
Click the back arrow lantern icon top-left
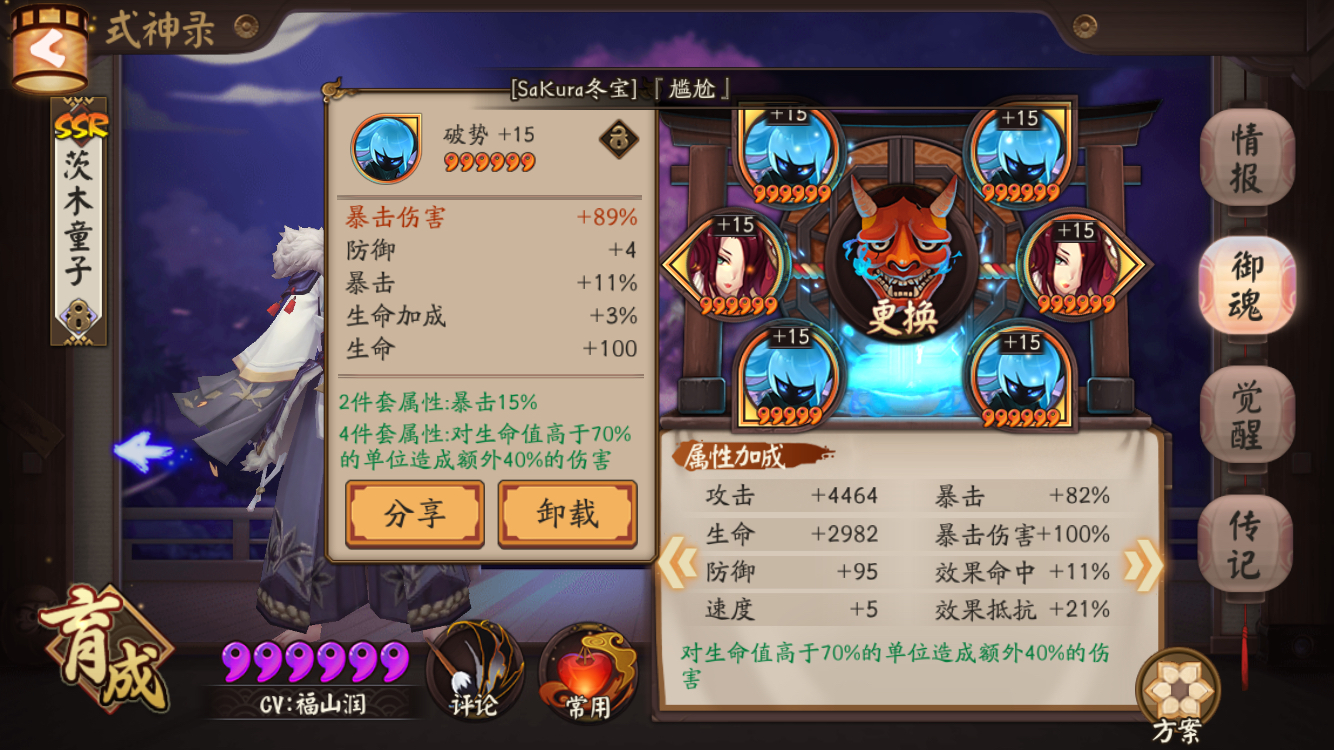pos(50,45)
